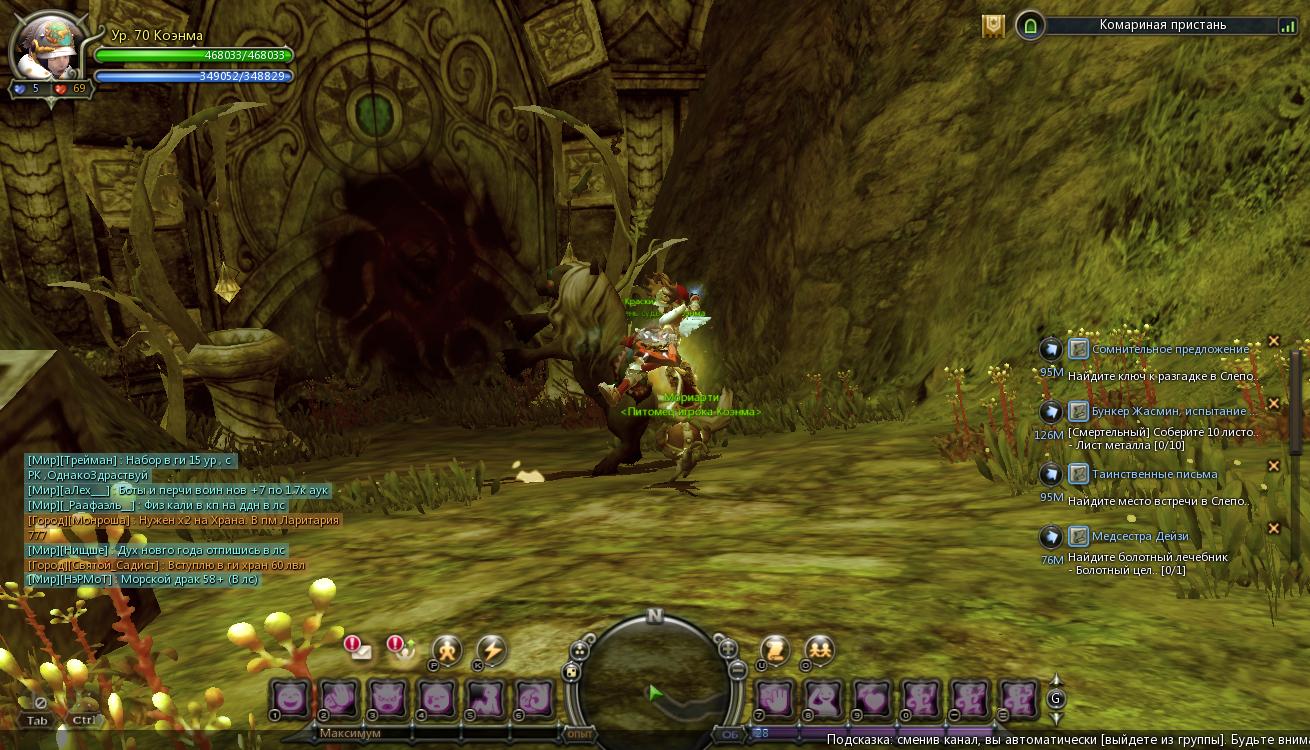Remove Бункер Жасмин quest from the tracker
The image size is (1310, 750).
tap(1274, 403)
